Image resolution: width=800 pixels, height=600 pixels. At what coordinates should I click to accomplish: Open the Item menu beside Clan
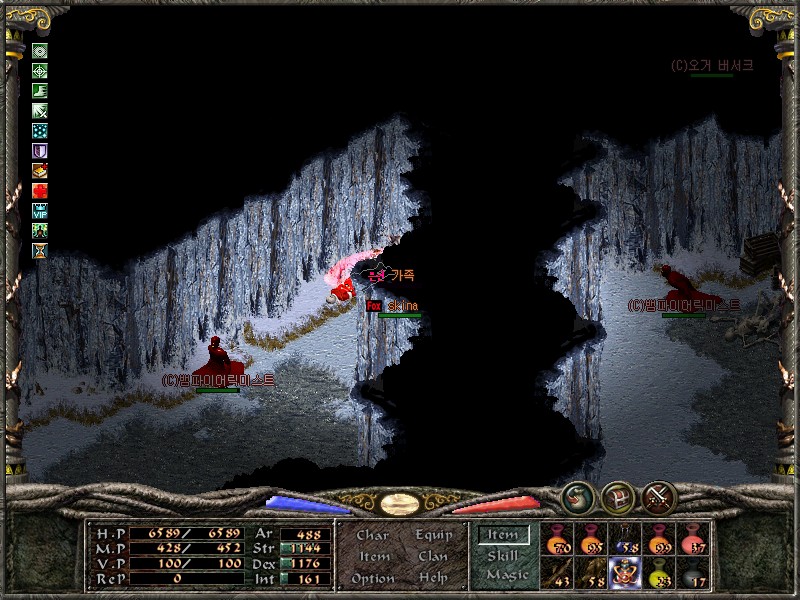373,556
